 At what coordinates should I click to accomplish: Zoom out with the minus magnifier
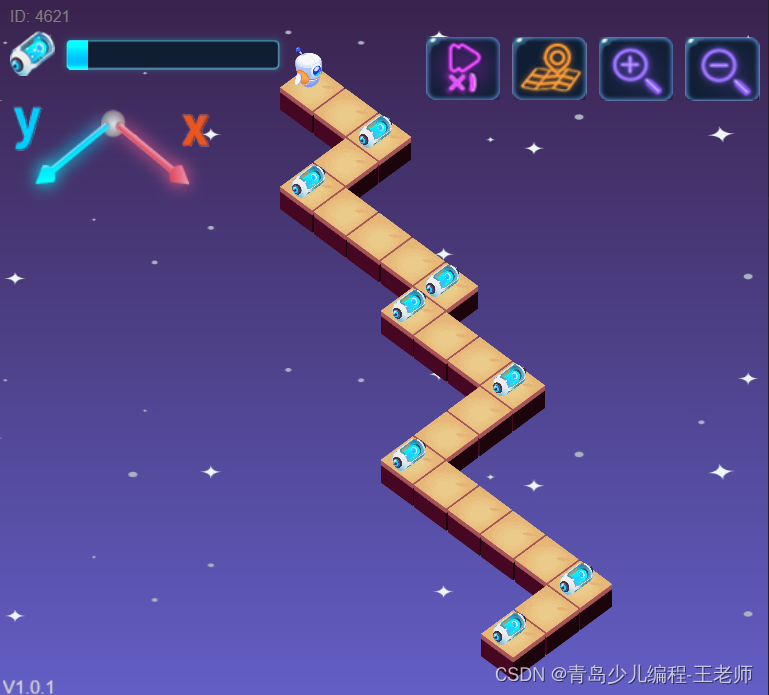tap(722, 68)
